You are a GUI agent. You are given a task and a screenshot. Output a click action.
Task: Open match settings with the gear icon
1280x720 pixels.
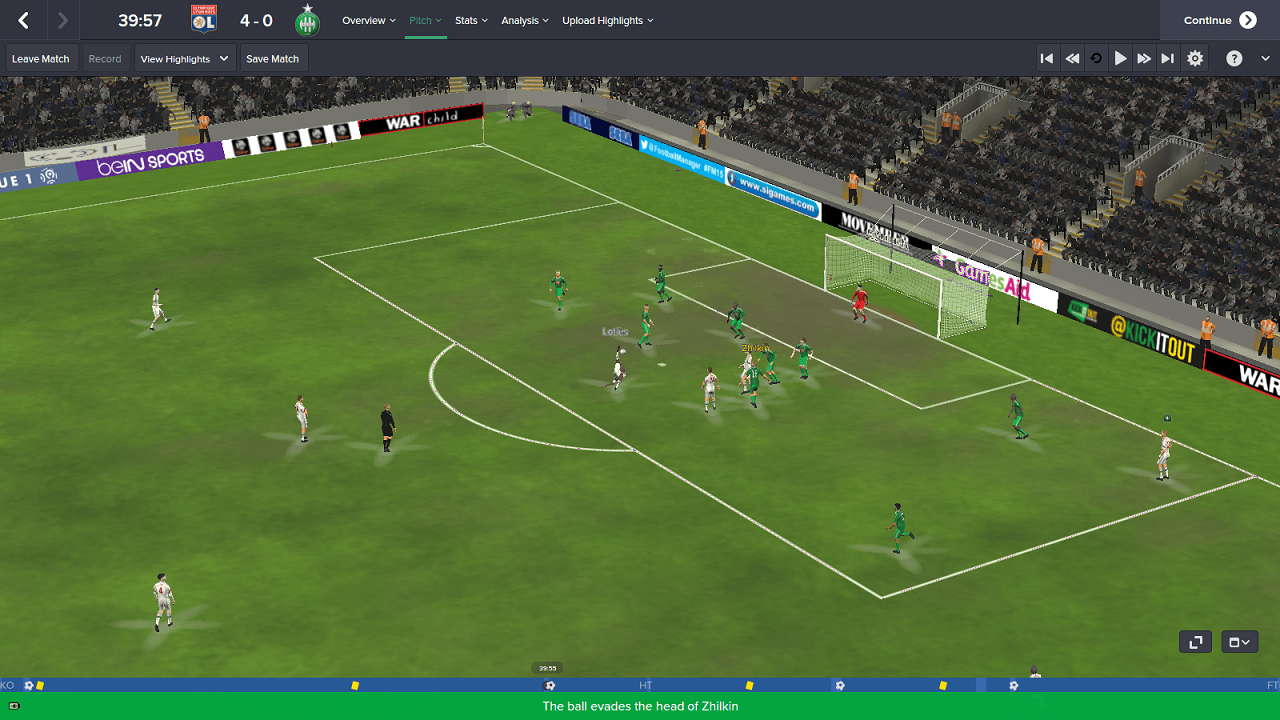1195,59
